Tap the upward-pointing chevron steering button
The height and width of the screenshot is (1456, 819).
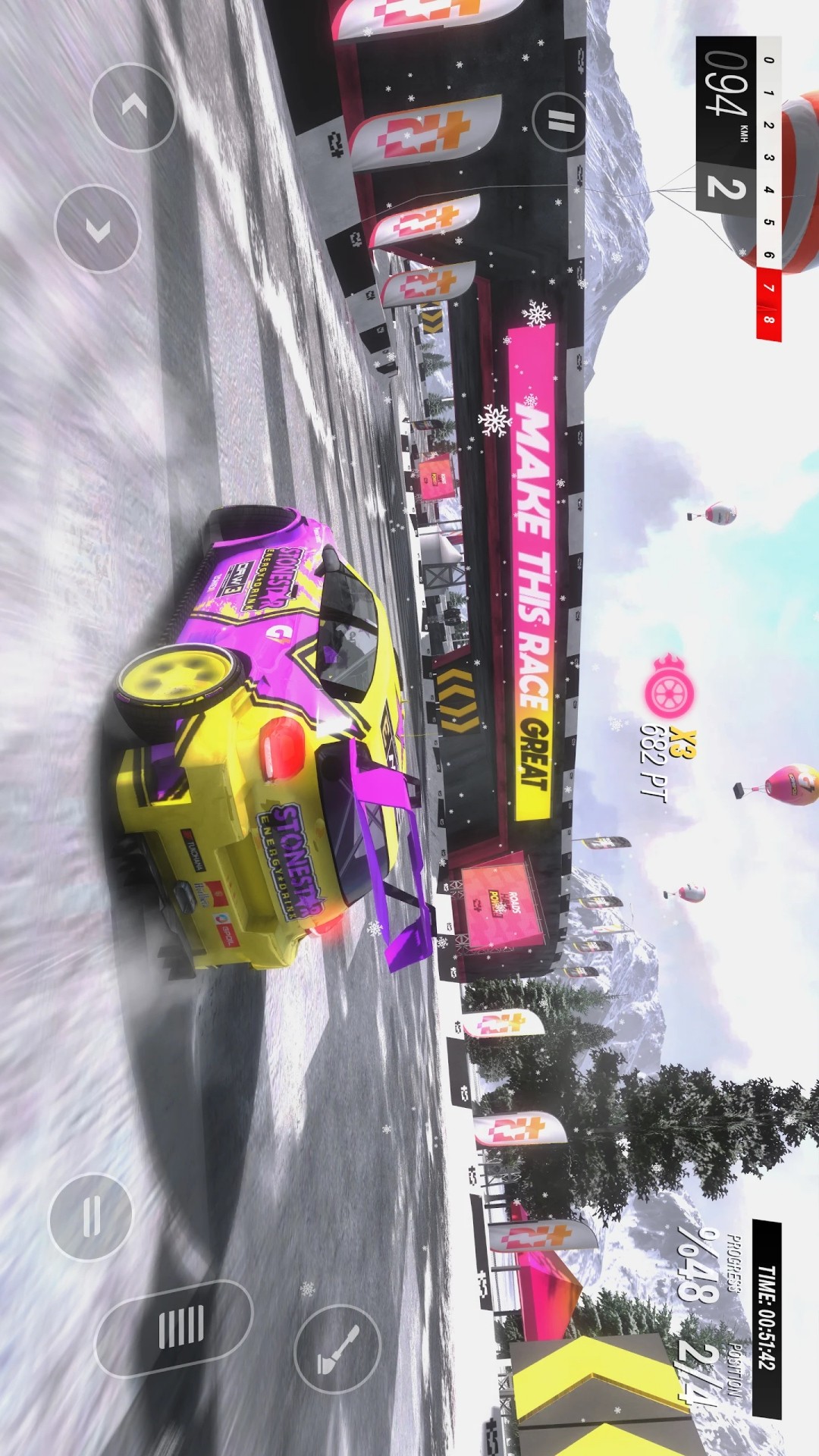coord(133,107)
